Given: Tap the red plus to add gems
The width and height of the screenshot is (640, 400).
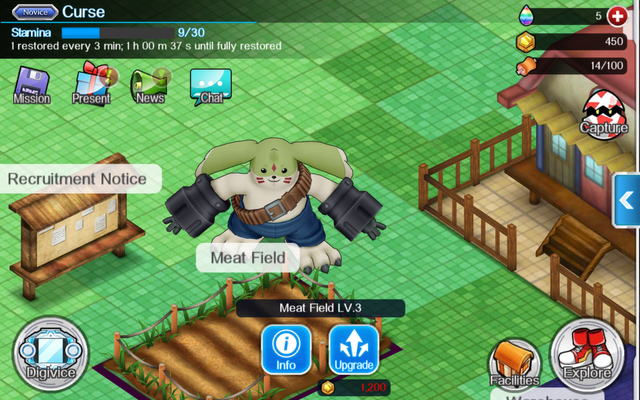Looking at the screenshot, I should [x=616, y=15].
